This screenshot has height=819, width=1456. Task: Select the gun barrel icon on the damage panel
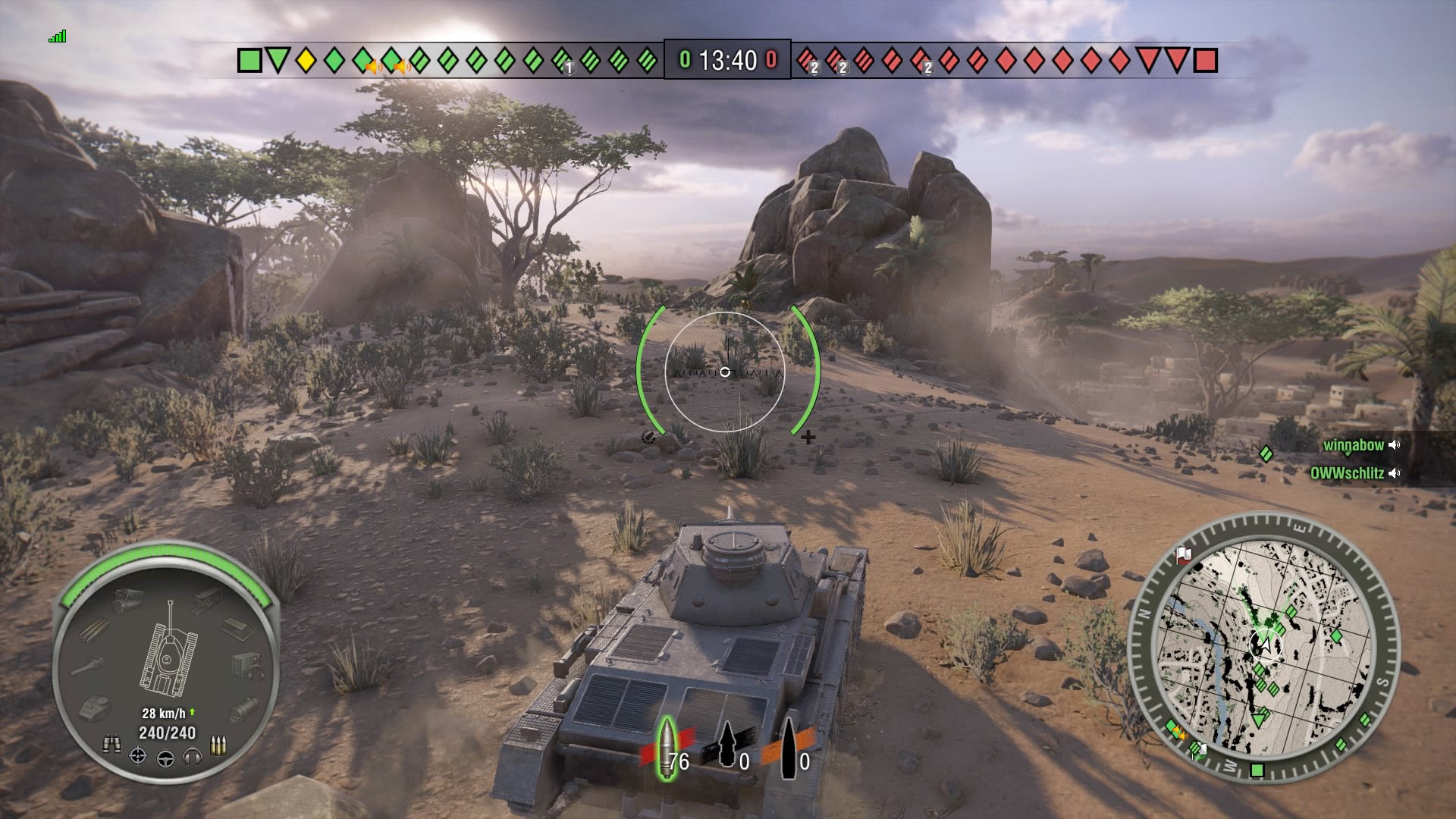(x=86, y=666)
